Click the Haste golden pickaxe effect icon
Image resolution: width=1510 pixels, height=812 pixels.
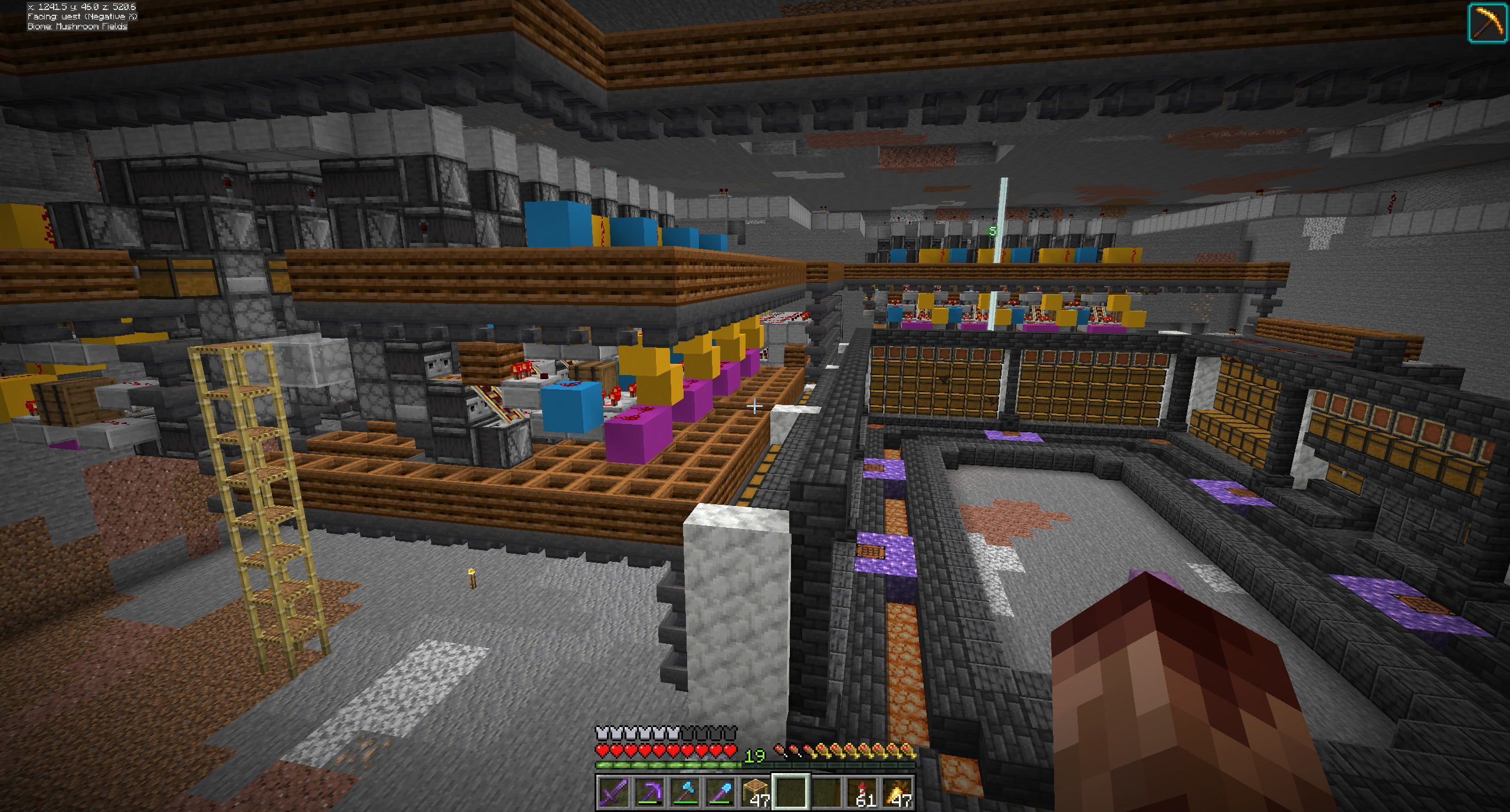(x=1487, y=23)
